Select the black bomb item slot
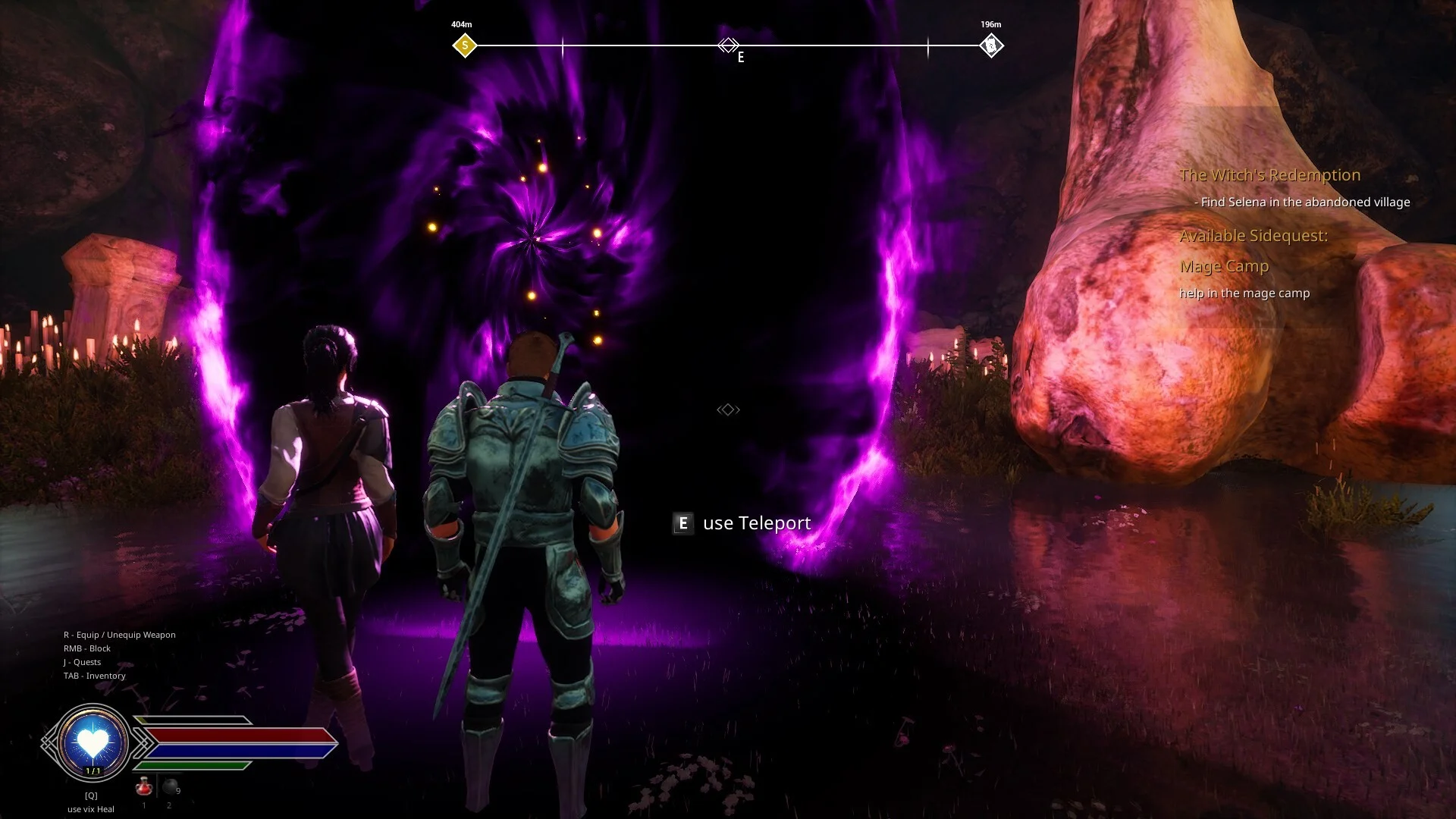The width and height of the screenshot is (1456, 819). (171, 787)
